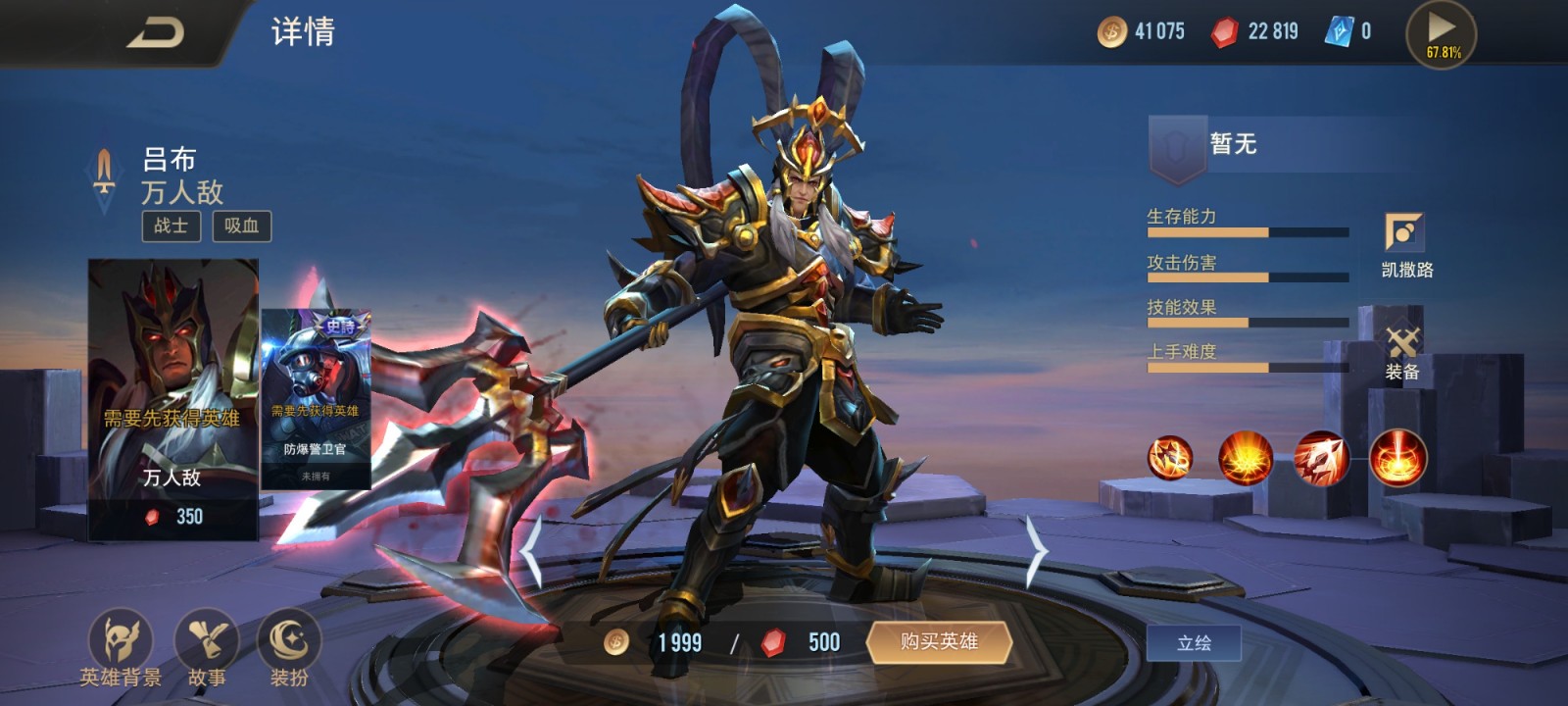This screenshot has width=1568, height=706.
Task: Show the next hero with right arrow
Action: click(x=1036, y=551)
